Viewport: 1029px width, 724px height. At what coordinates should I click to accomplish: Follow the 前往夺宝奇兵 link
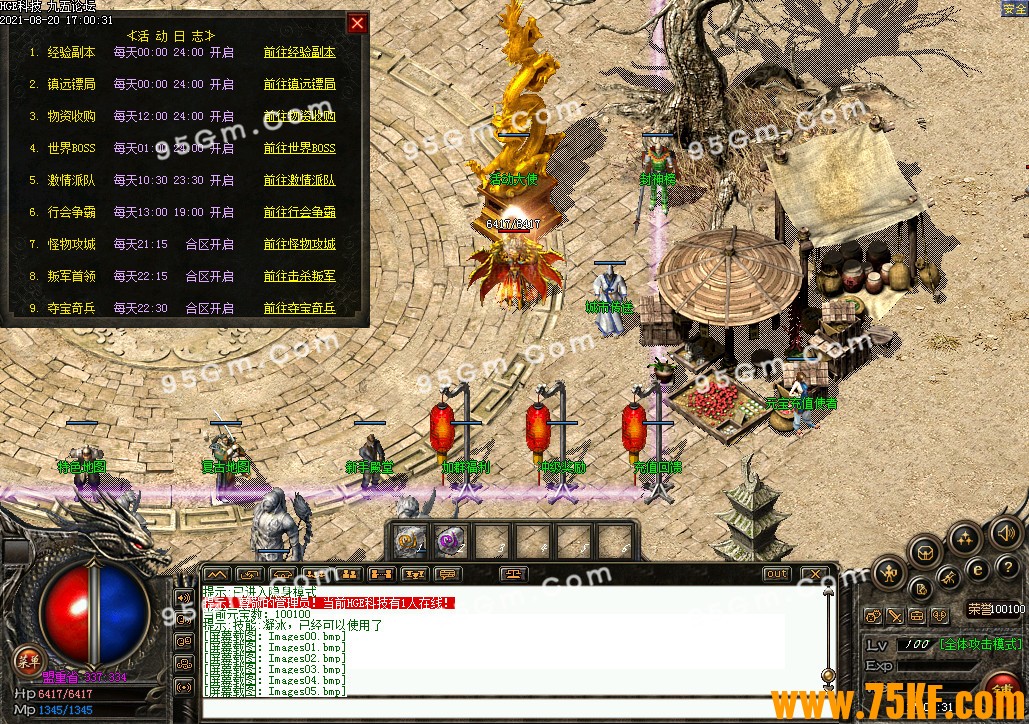(299, 308)
